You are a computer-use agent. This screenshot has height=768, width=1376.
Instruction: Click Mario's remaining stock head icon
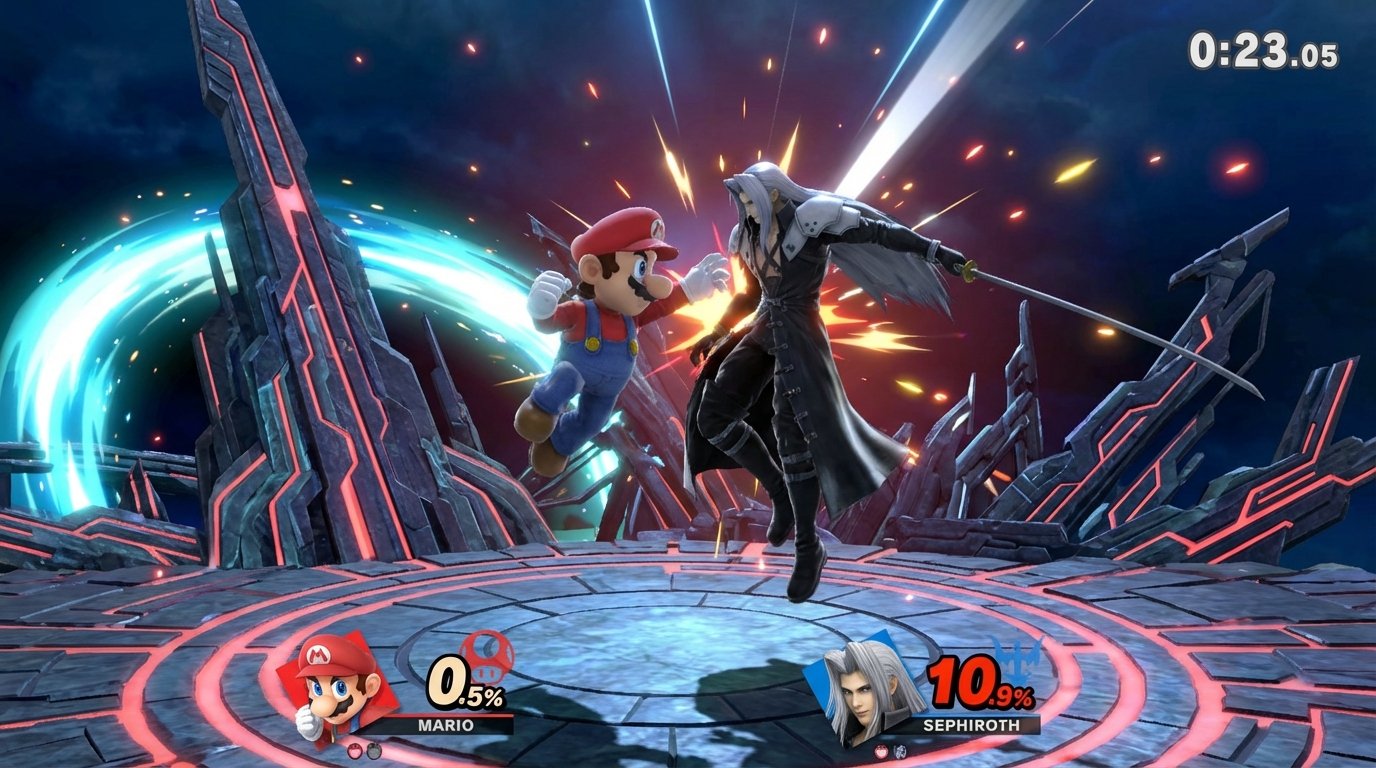click(x=355, y=751)
